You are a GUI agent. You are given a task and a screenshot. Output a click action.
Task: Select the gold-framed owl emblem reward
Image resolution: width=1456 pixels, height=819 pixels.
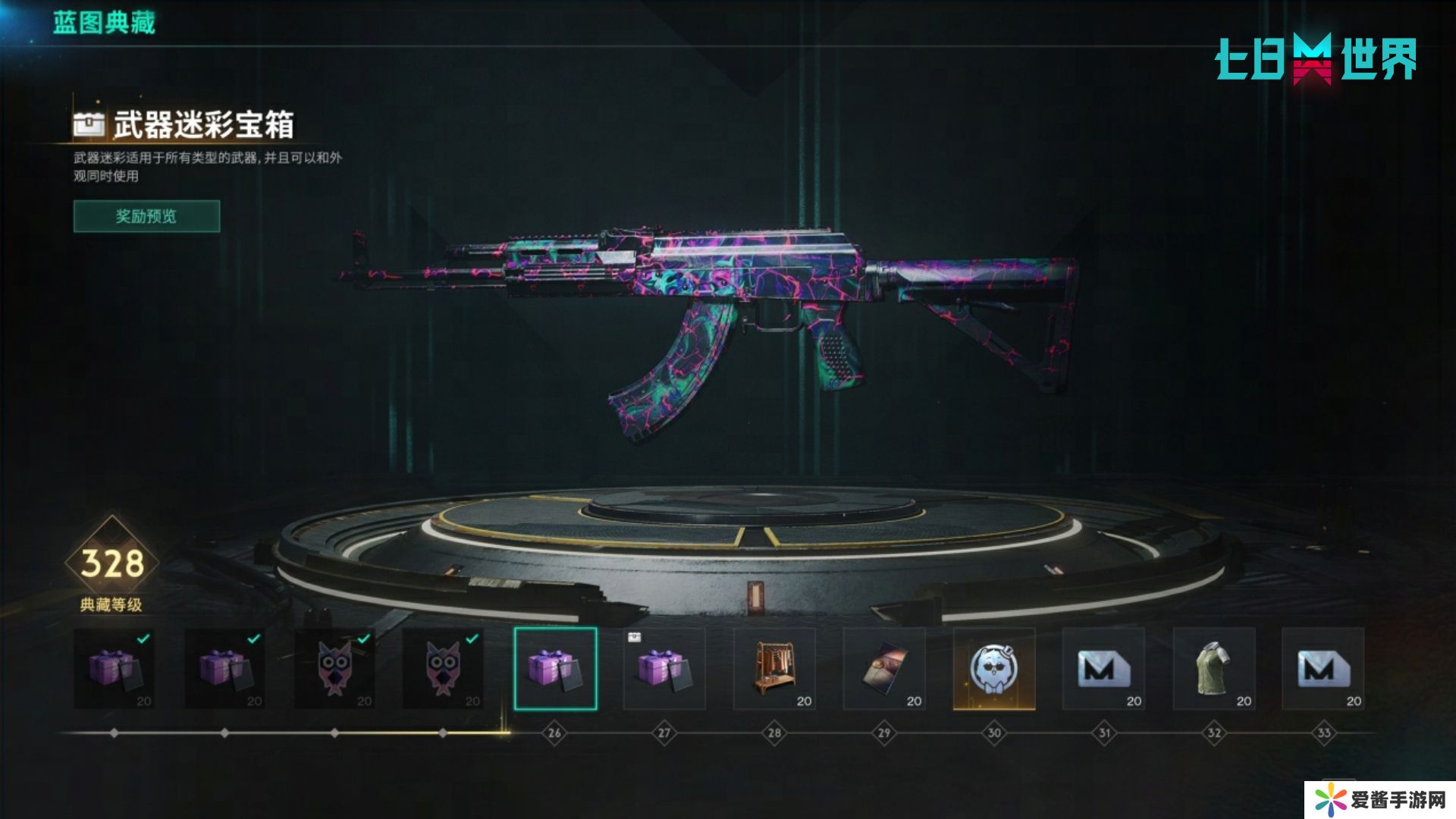click(x=993, y=669)
